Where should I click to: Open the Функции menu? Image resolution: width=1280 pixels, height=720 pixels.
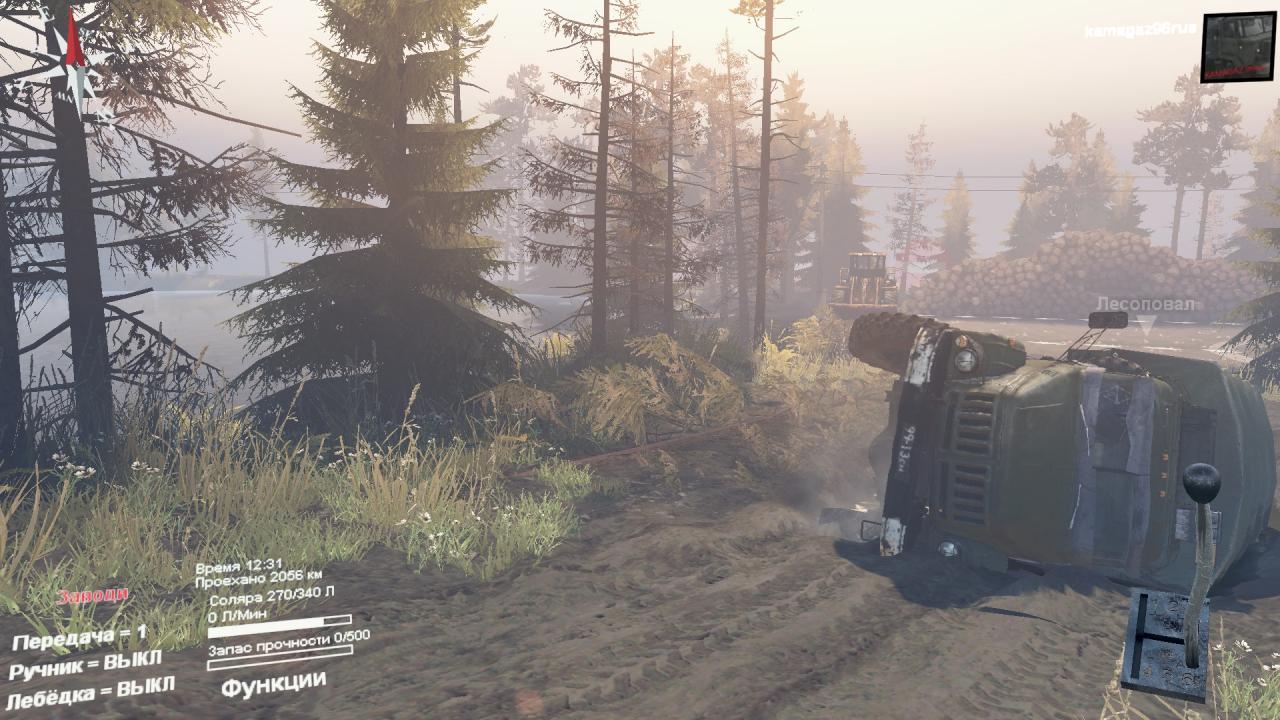273,684
